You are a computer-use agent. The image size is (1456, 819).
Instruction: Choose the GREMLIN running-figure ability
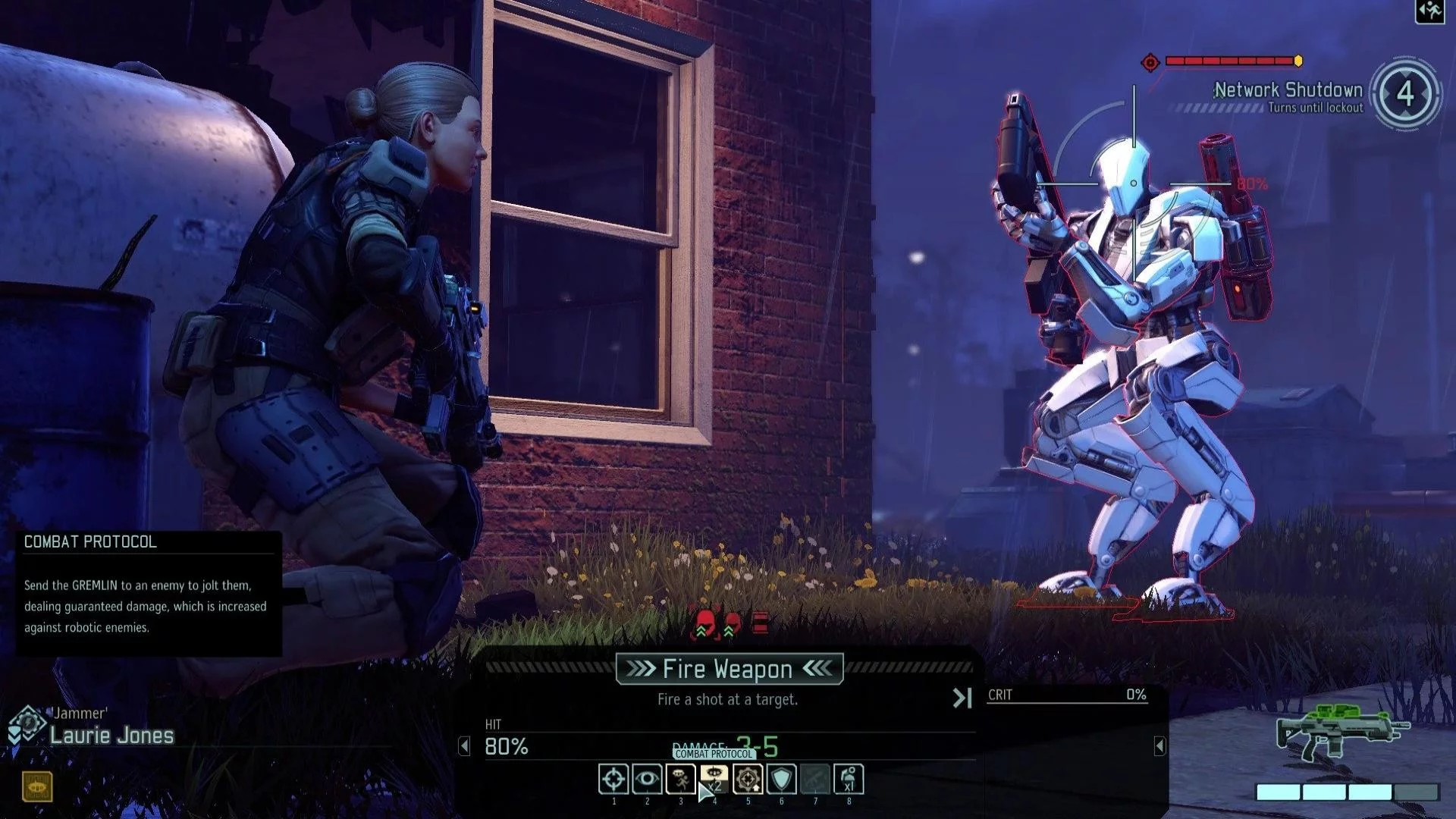click(680, 779)
